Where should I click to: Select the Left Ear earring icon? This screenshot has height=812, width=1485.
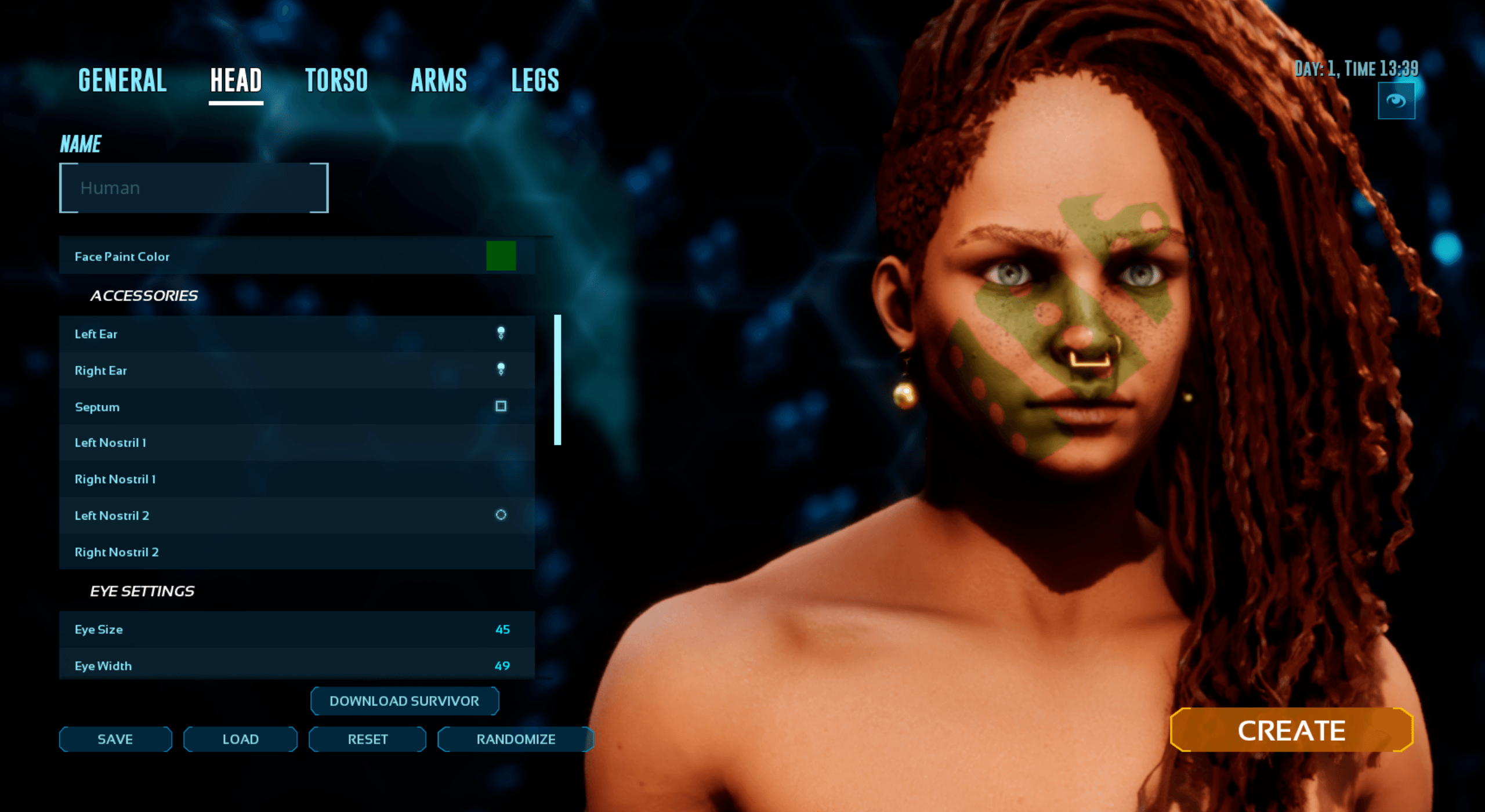click(x=500, y=333)
